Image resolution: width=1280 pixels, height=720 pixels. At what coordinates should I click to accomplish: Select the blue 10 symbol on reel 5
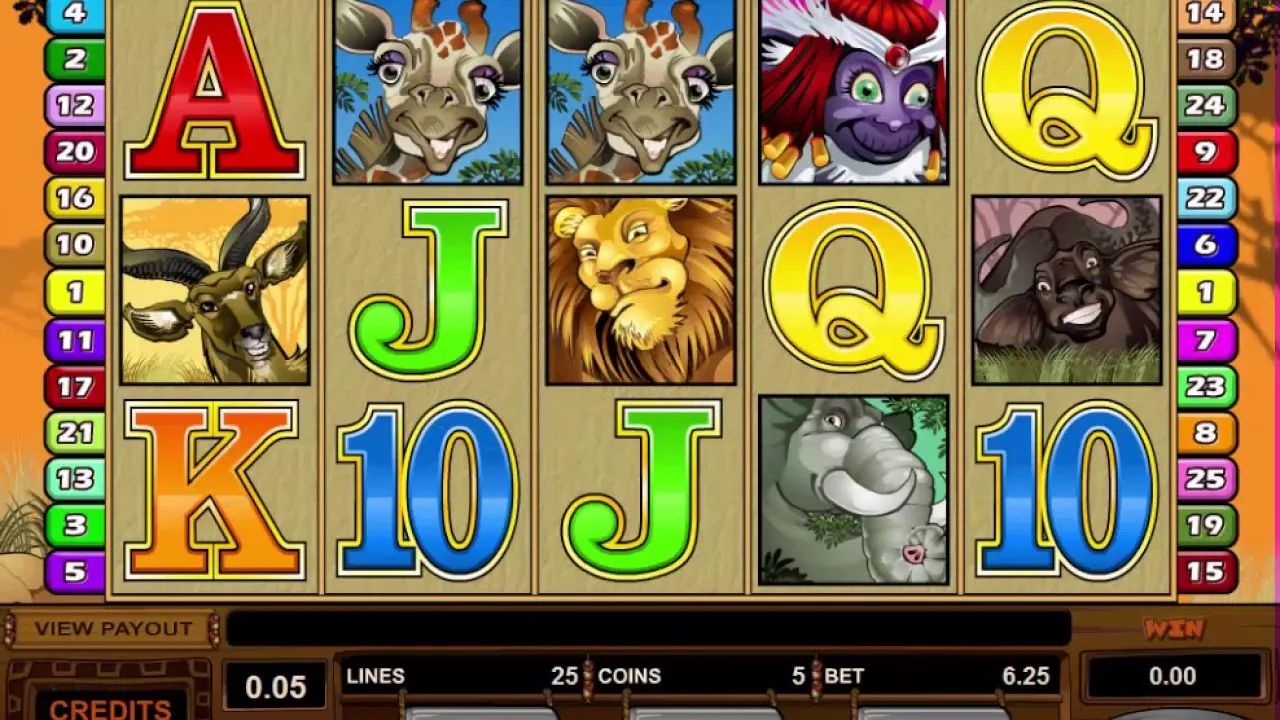1065,490
